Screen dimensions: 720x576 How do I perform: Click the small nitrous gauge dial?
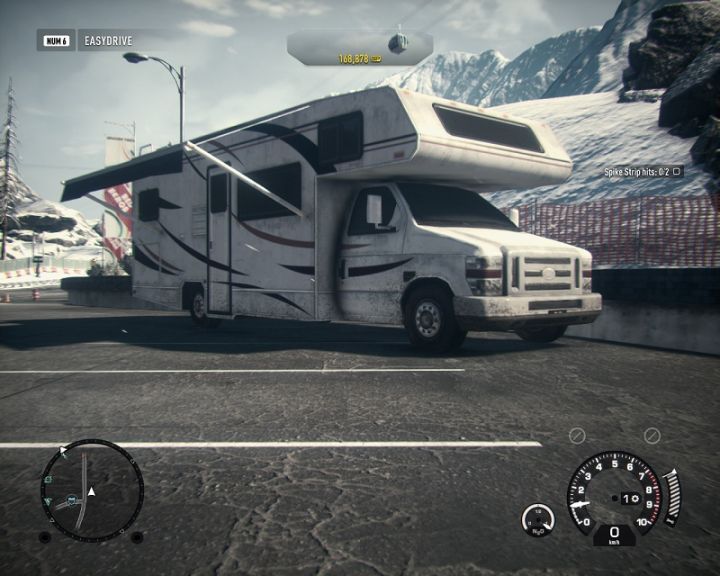[538, 519]
